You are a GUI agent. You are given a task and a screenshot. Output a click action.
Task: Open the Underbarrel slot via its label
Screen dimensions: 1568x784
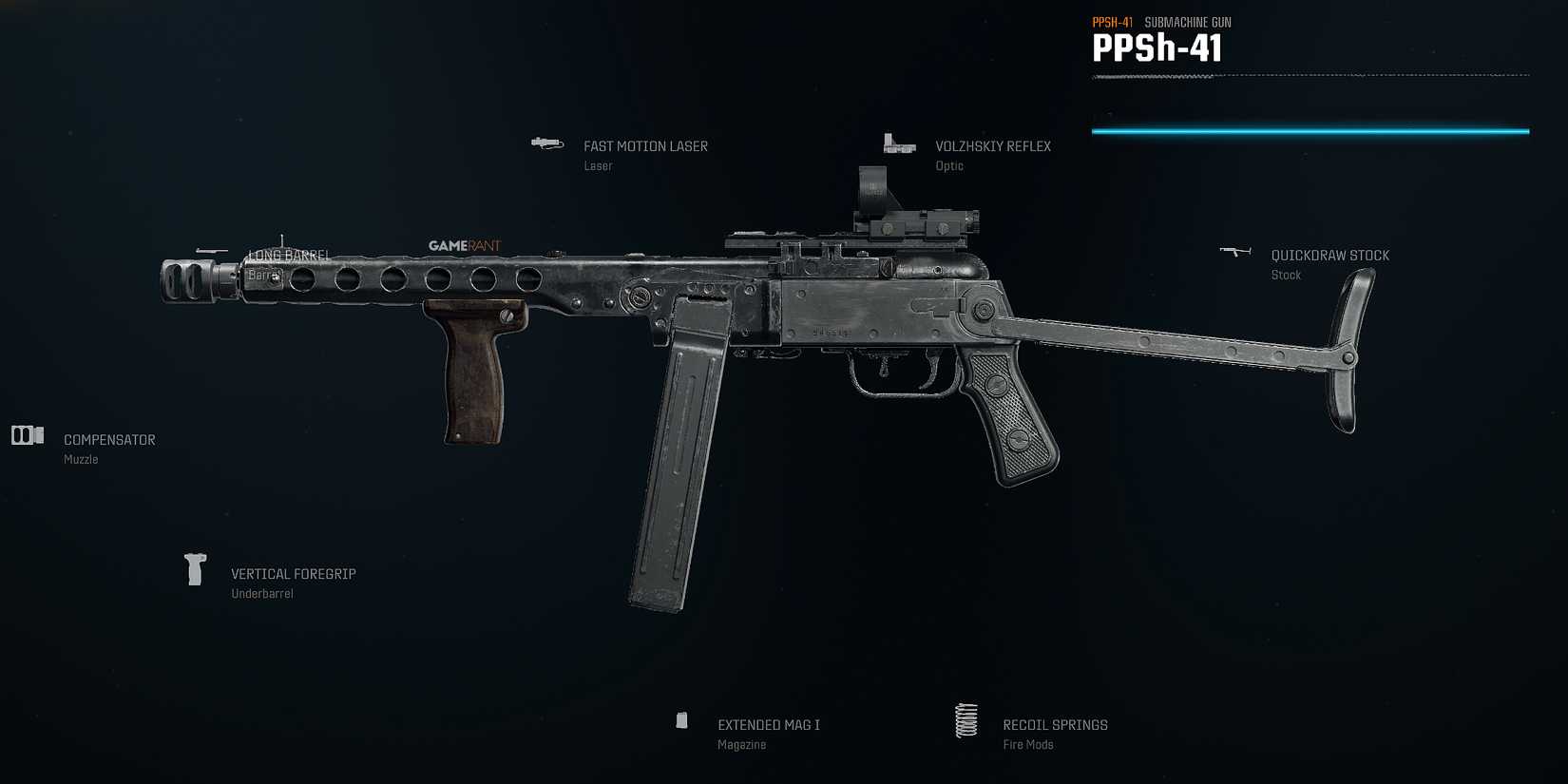263,593
